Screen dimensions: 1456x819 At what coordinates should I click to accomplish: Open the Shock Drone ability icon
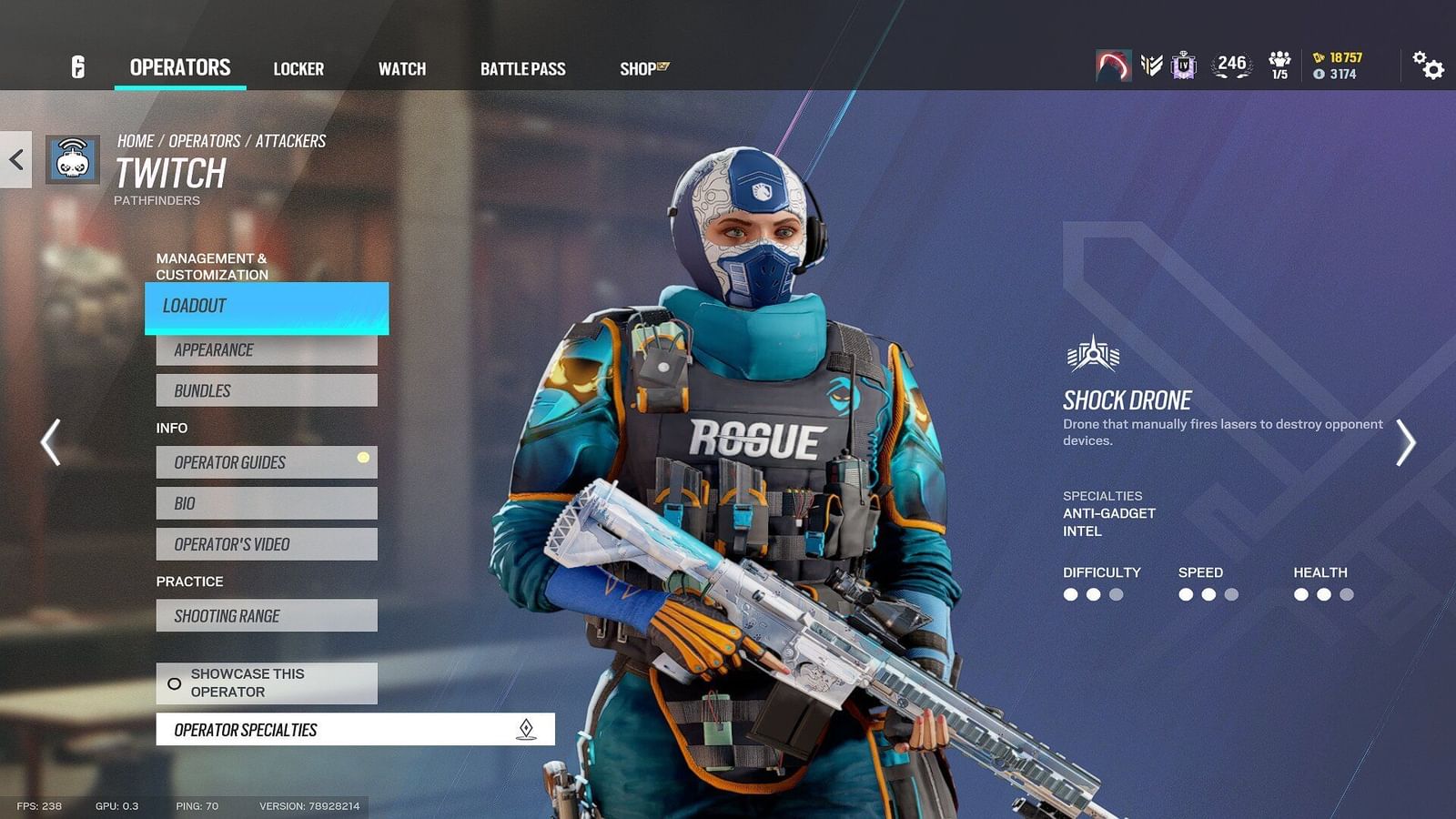pyautogui.click(x=1092, y=355)
